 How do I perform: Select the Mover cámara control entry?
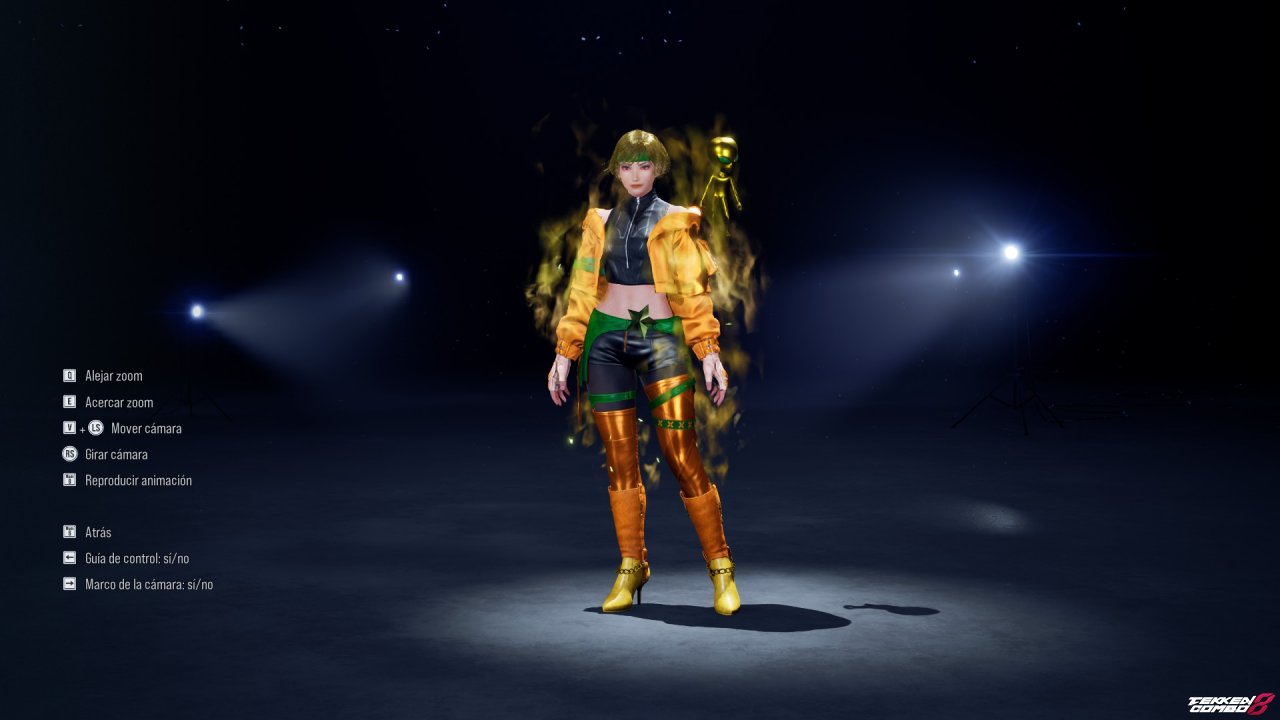(x=147, y=428)
